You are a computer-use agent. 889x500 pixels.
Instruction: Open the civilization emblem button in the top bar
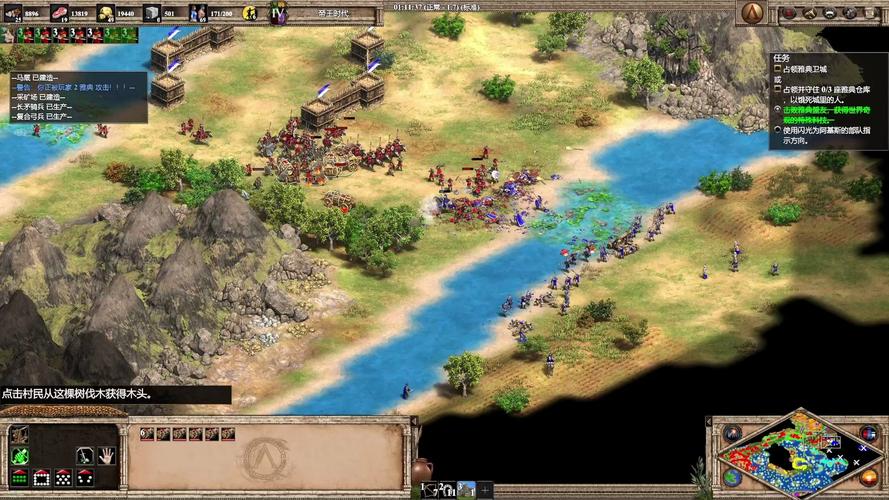pyautogui.click(x=752, y=12)
